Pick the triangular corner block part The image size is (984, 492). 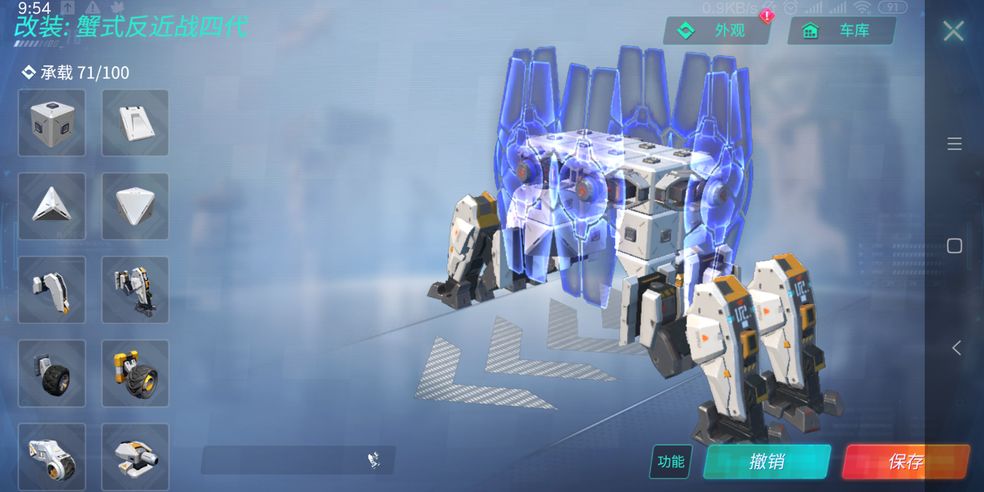coord(51,206)
